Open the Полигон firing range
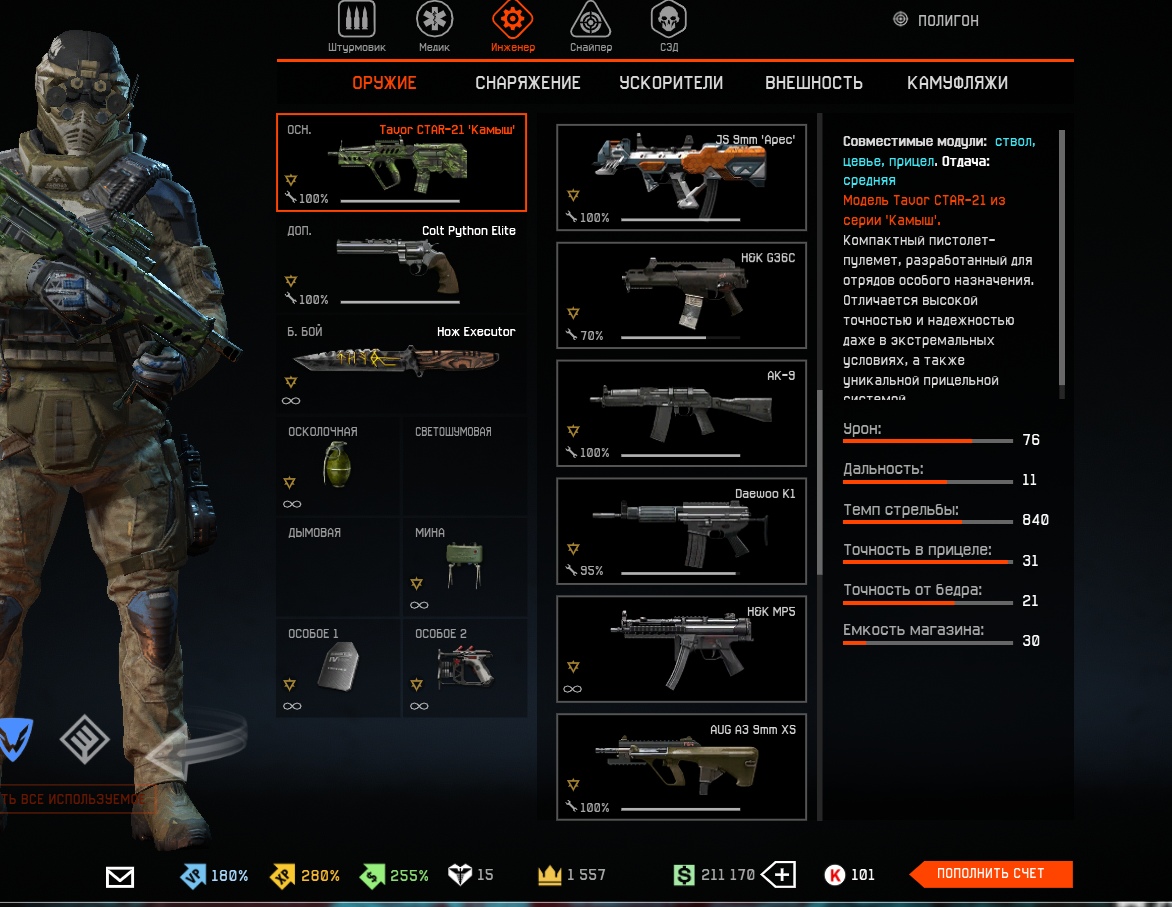 [x=936, y=20]
